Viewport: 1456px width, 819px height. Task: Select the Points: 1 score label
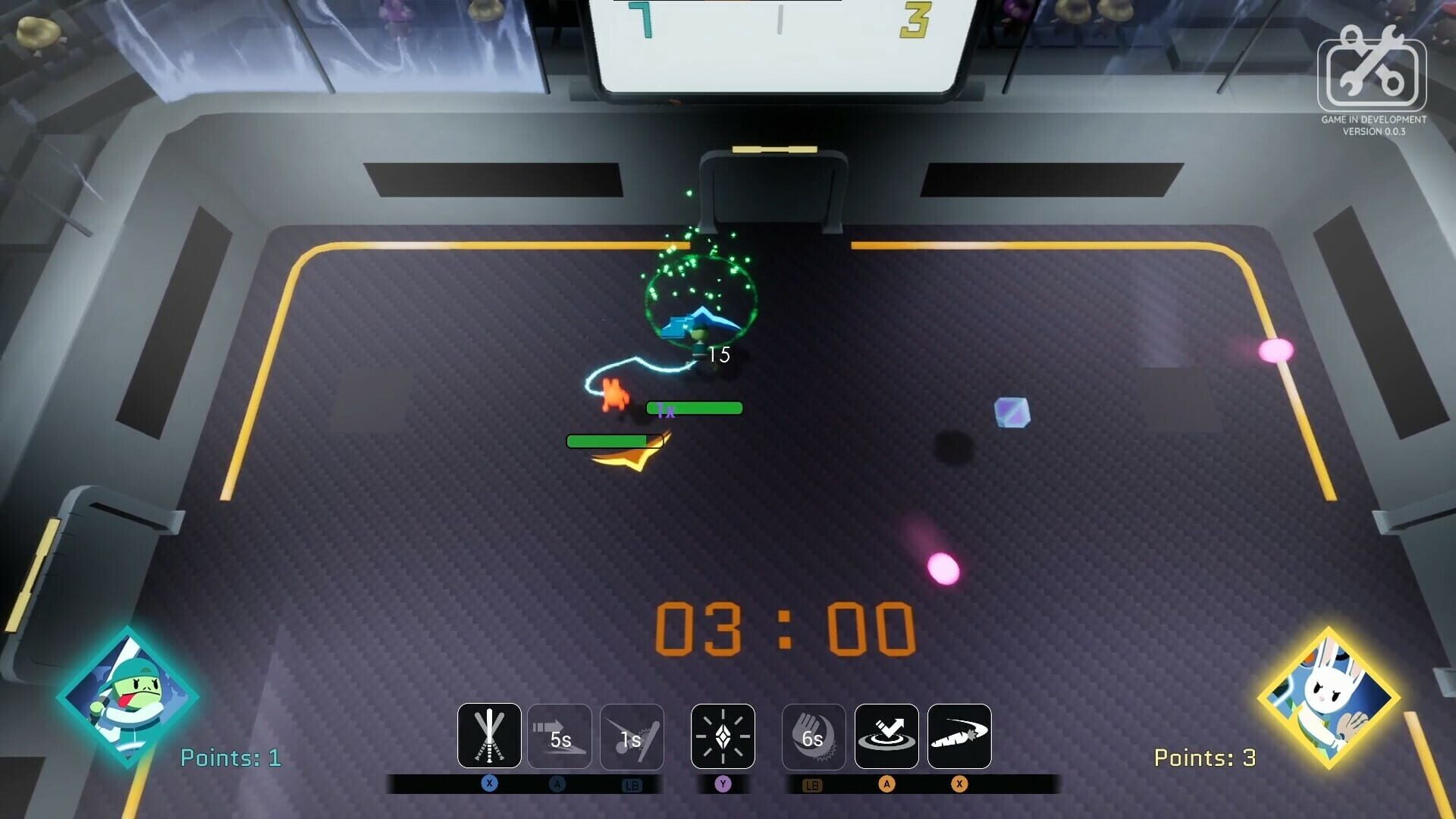point(230,758)
